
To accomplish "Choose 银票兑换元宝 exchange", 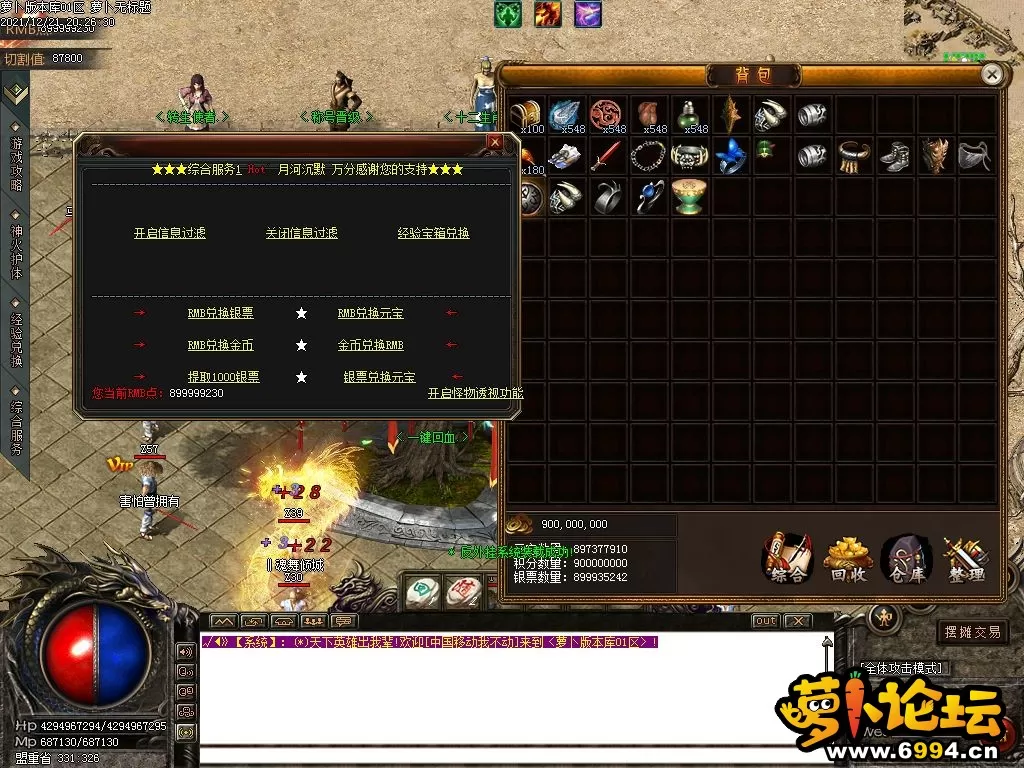I will point(379,377).
